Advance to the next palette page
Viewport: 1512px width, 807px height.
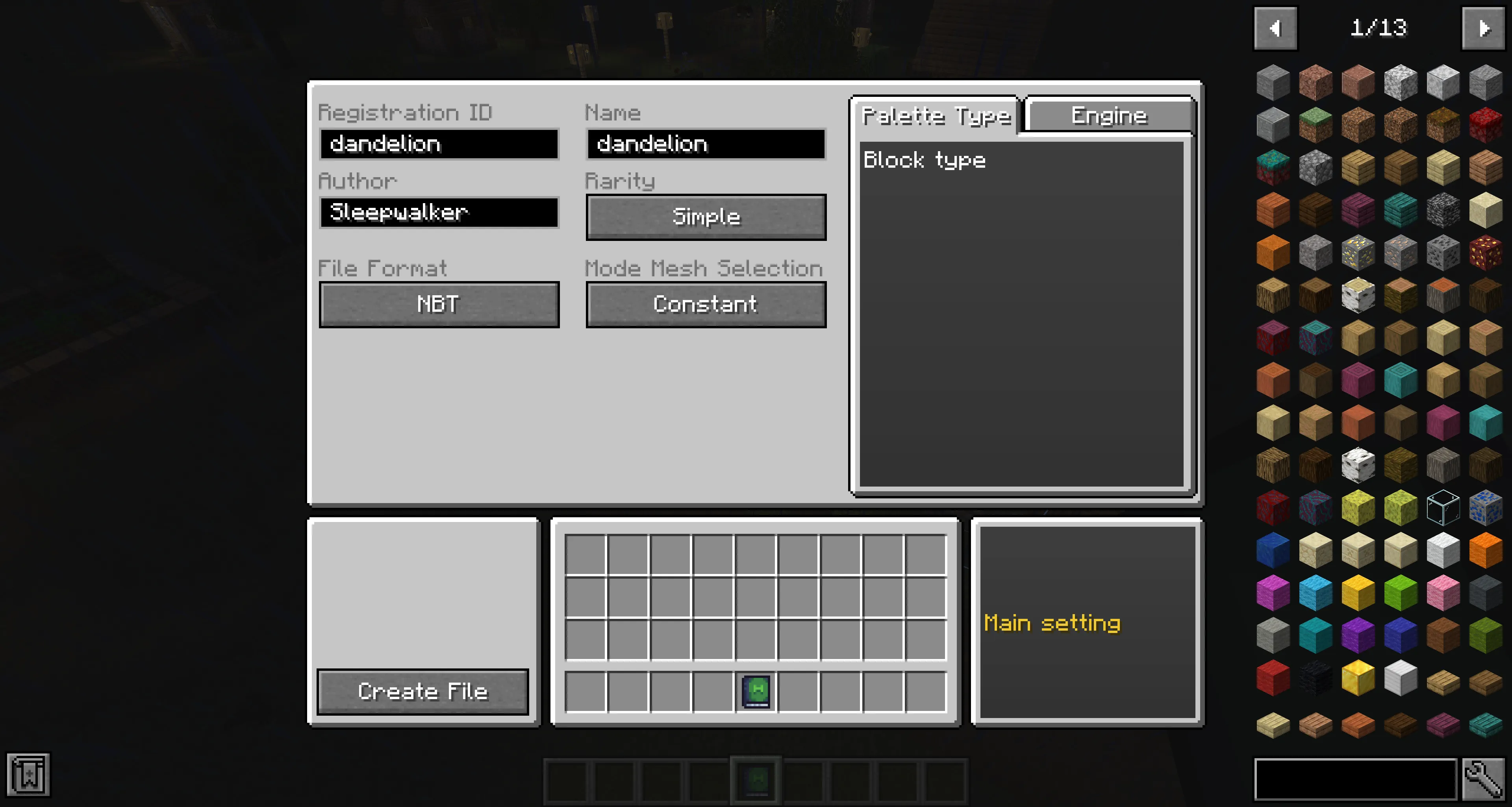tap(1484, 28)
